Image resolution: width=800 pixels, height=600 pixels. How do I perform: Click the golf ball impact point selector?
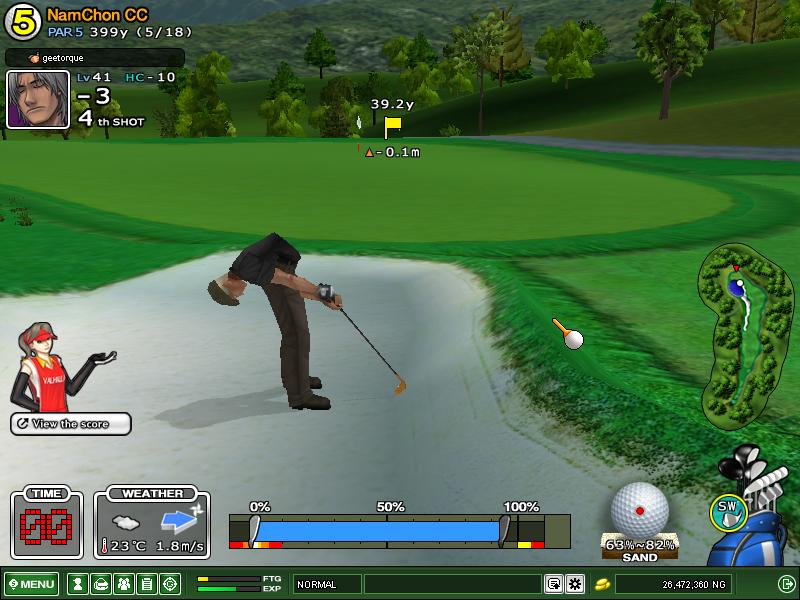(639, 510)
